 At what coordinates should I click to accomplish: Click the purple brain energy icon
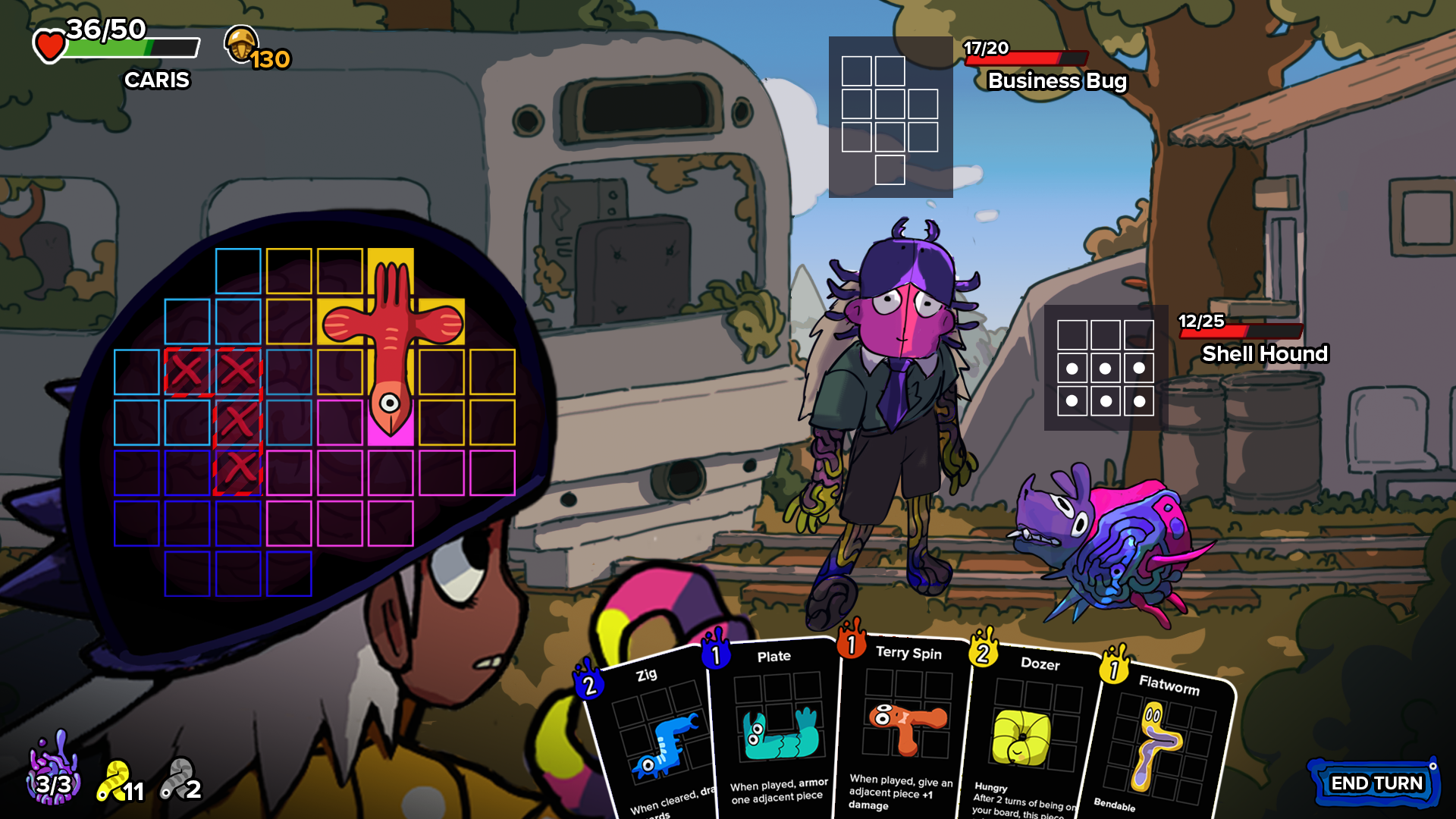(53, 770)
